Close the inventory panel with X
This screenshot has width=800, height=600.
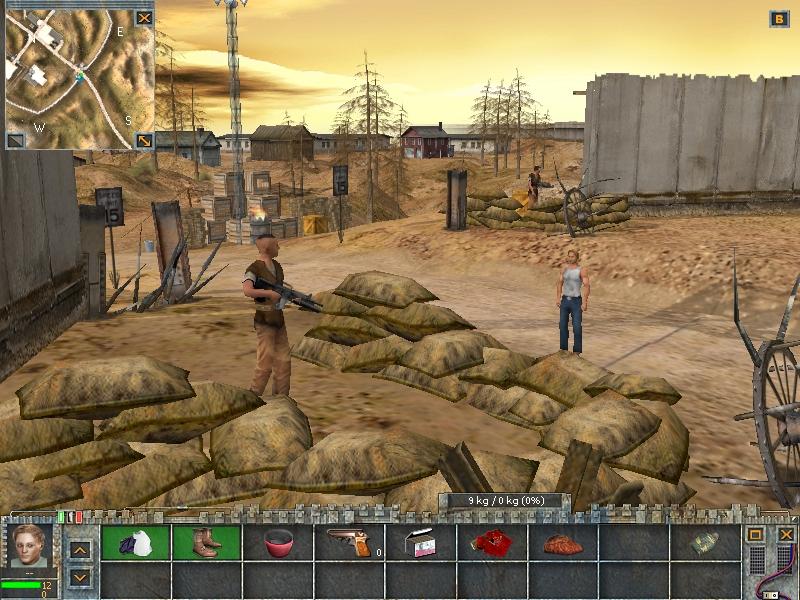pyautogui.click(x=785, y=535)
